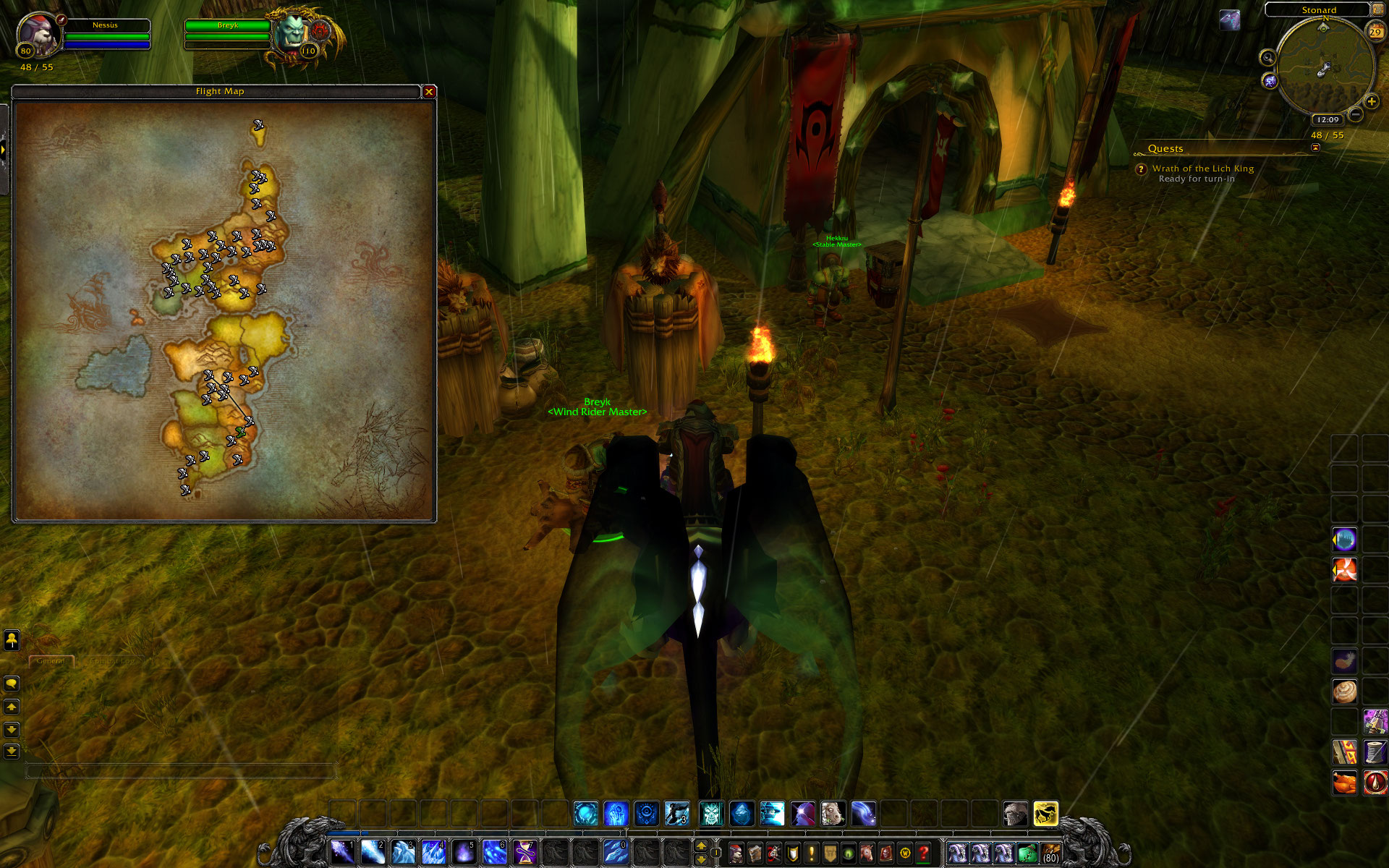The width and height of the screenshot is (1389, 868).
Task: Activate the golden horse mount ability
Action: pyautogui.click(x=1045, y=814)
